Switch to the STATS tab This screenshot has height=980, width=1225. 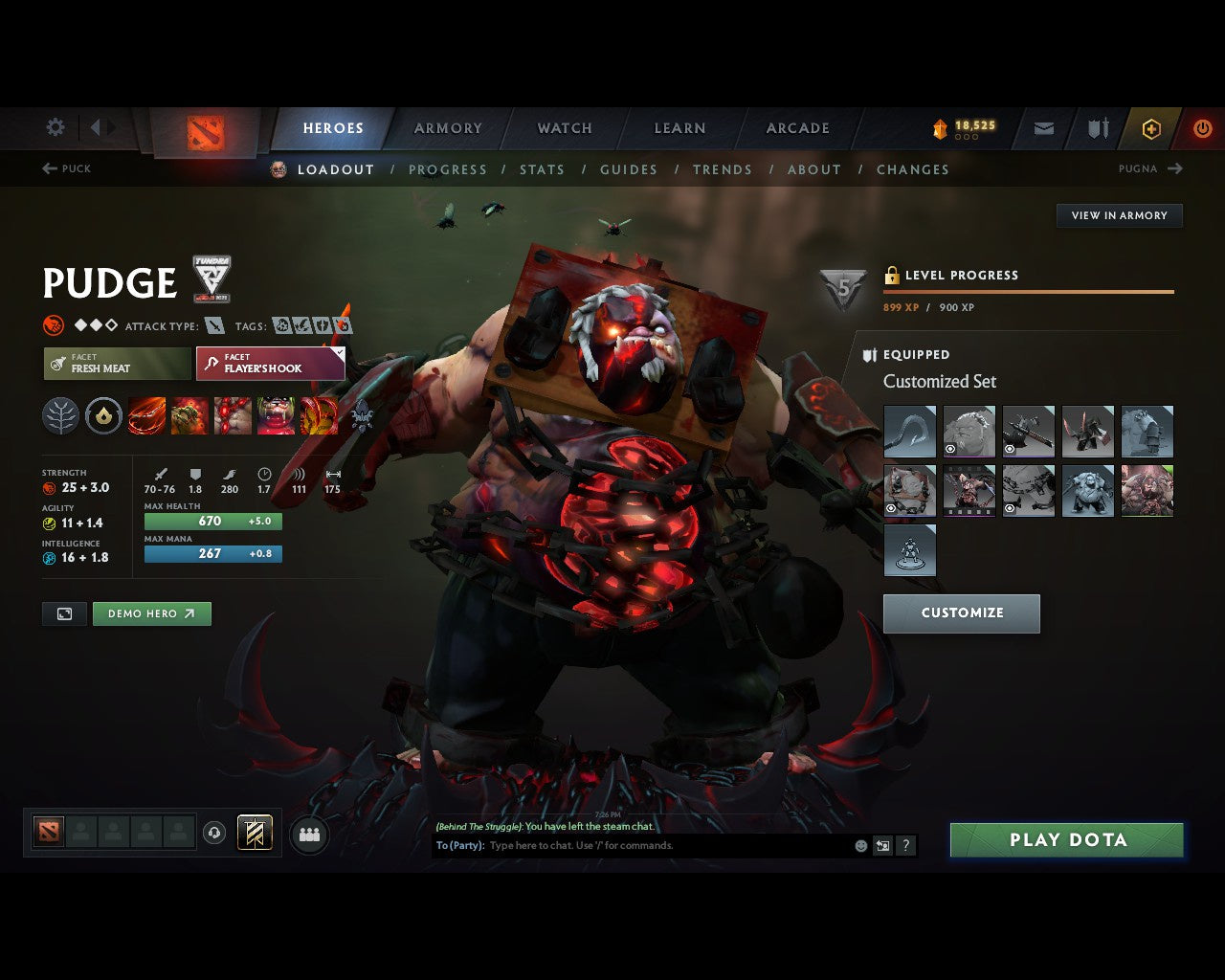pyautogui.click(x=542, y=169)
